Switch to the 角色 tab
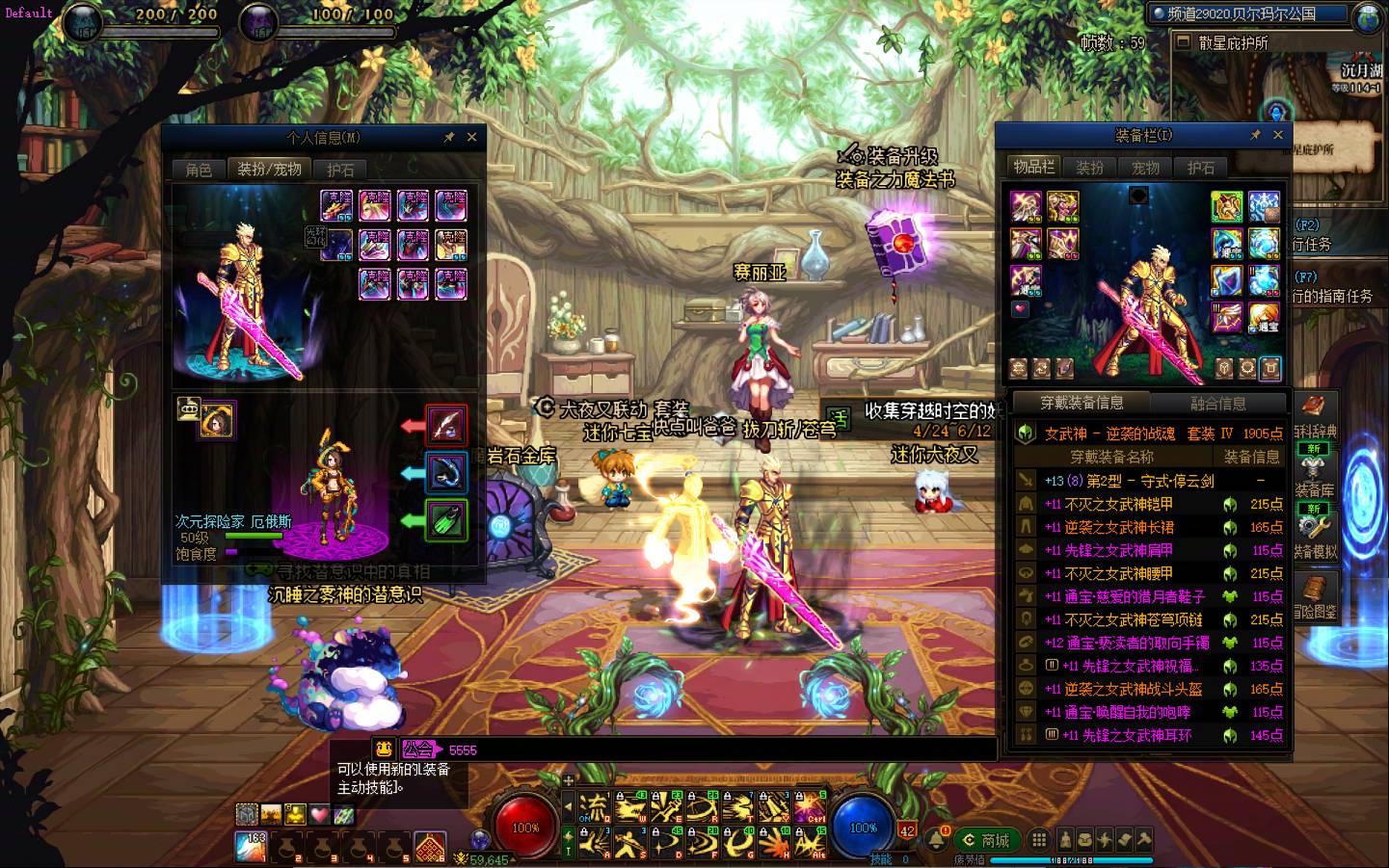This screenshot has width=1389, height=868. [199, 170]
